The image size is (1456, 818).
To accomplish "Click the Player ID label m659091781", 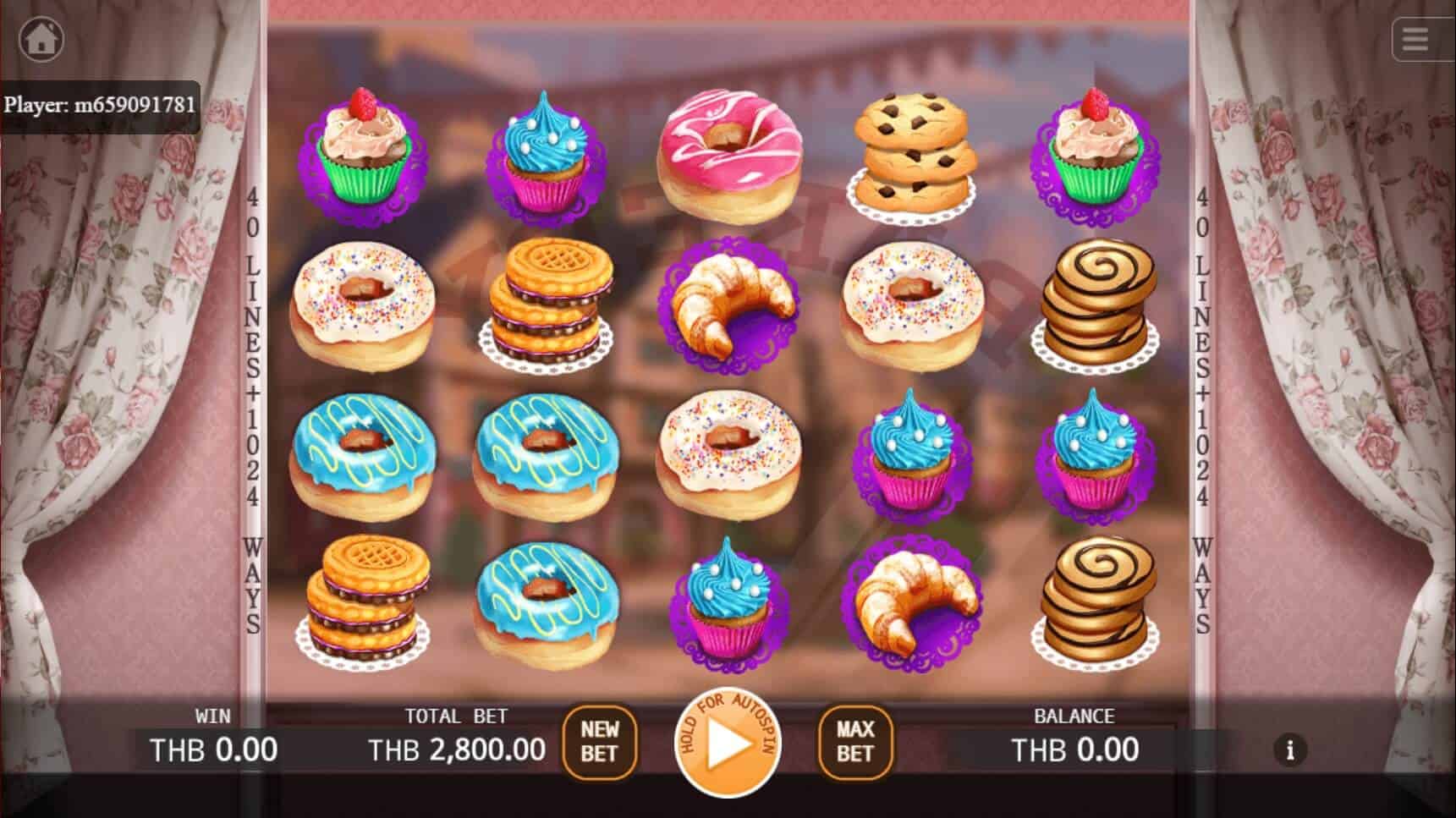I will pos(100,105).
